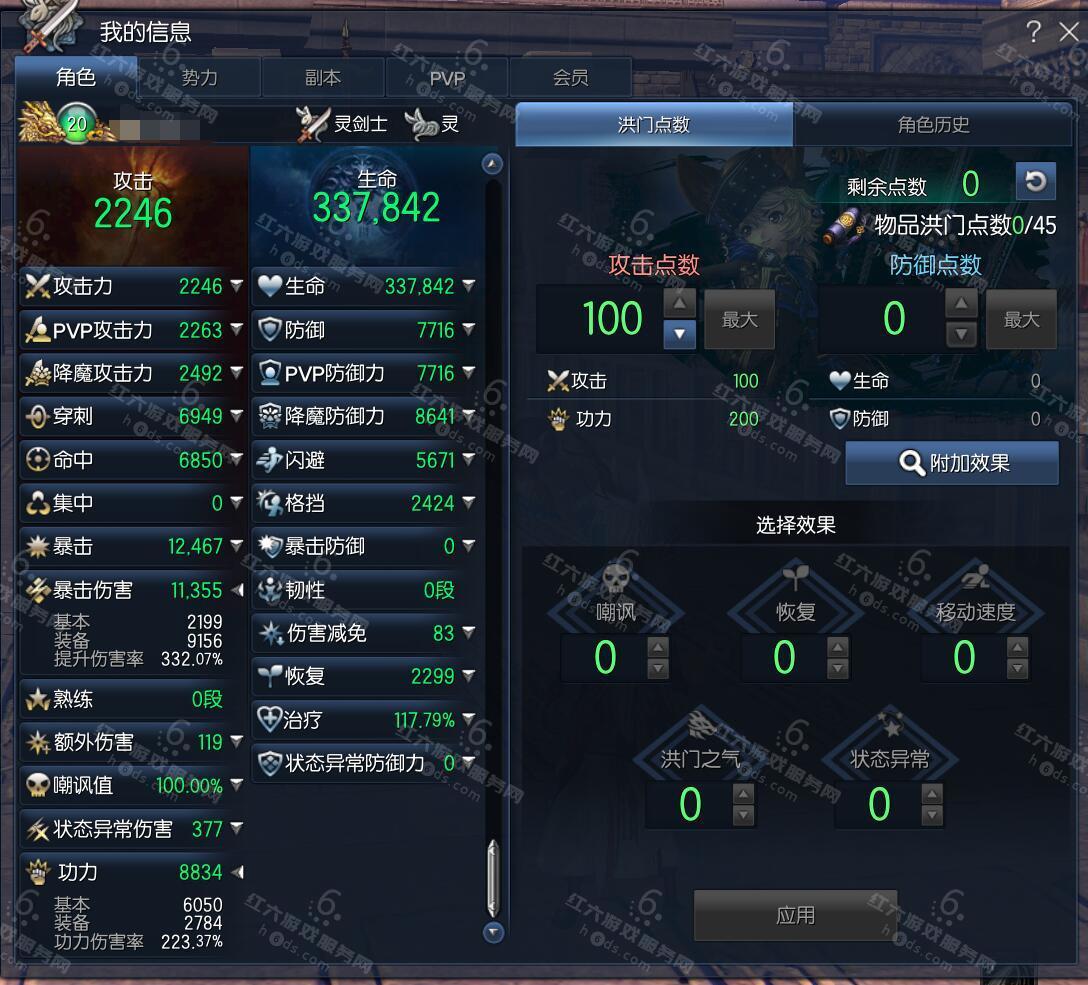Switch to the 会员 tab
1088x985 pixels.
click(570, 77)
